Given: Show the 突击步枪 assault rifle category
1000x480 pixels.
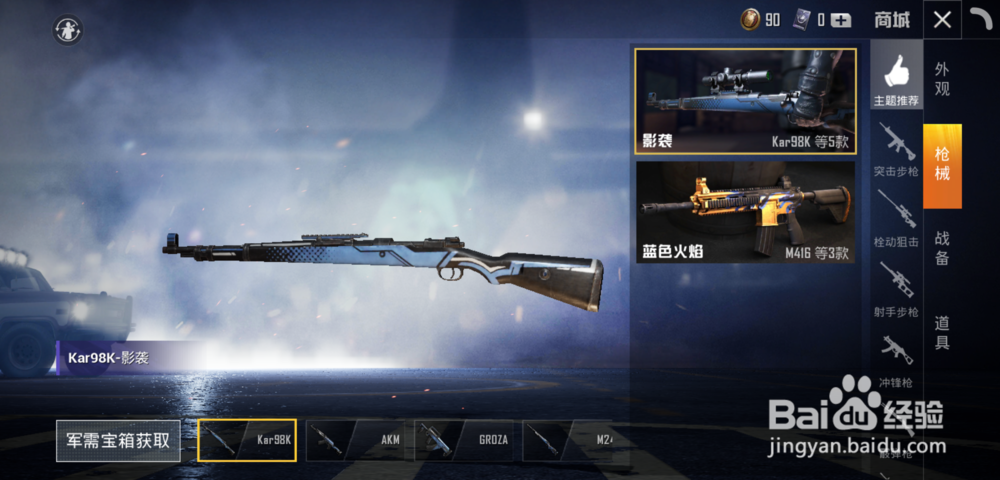Looking at the screenshot, I should [896, 148].
